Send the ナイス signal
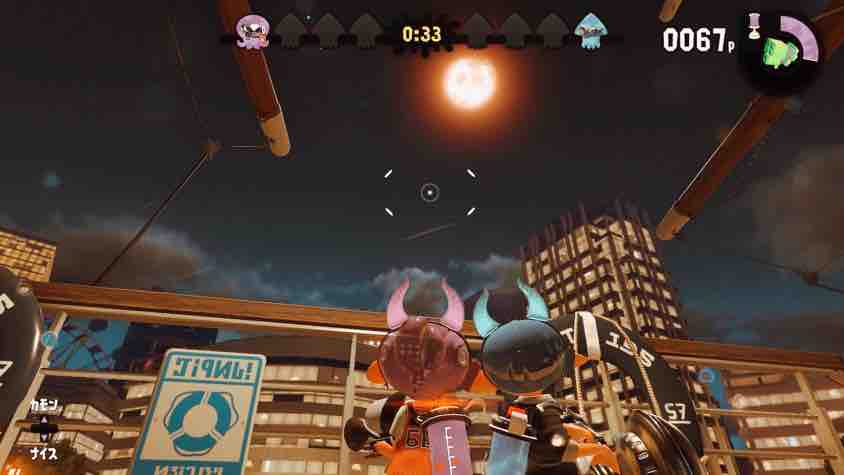 click(42, 448)
